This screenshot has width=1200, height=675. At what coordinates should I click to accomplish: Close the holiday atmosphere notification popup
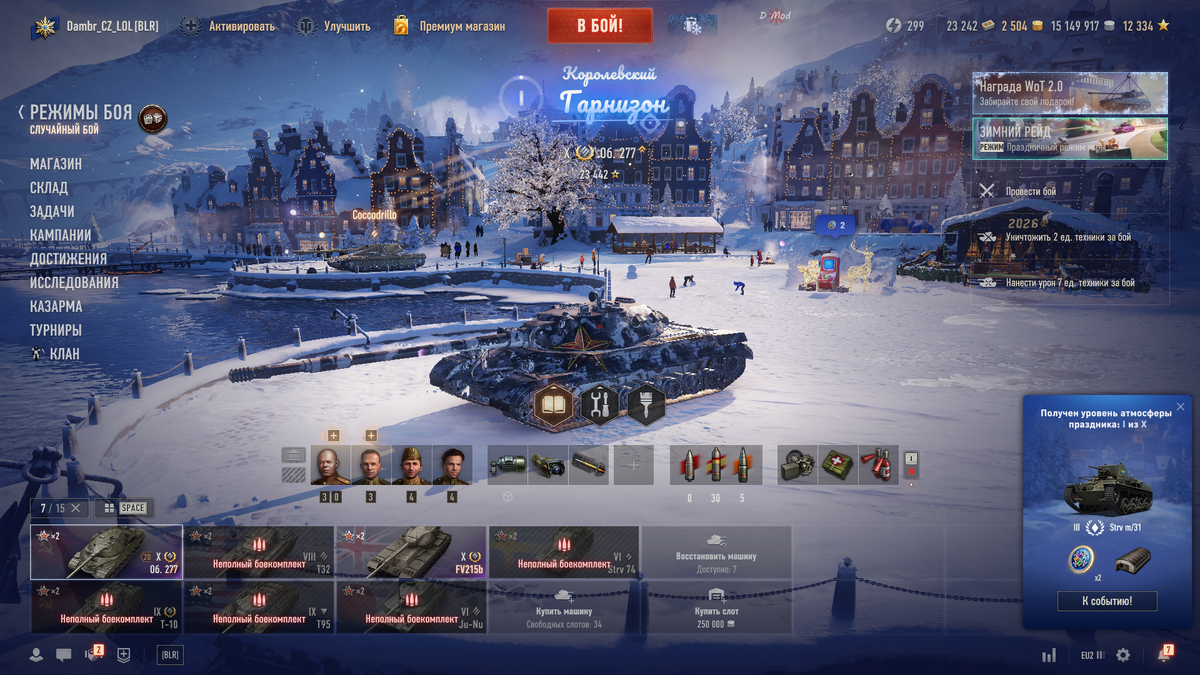pos(1180,407)
